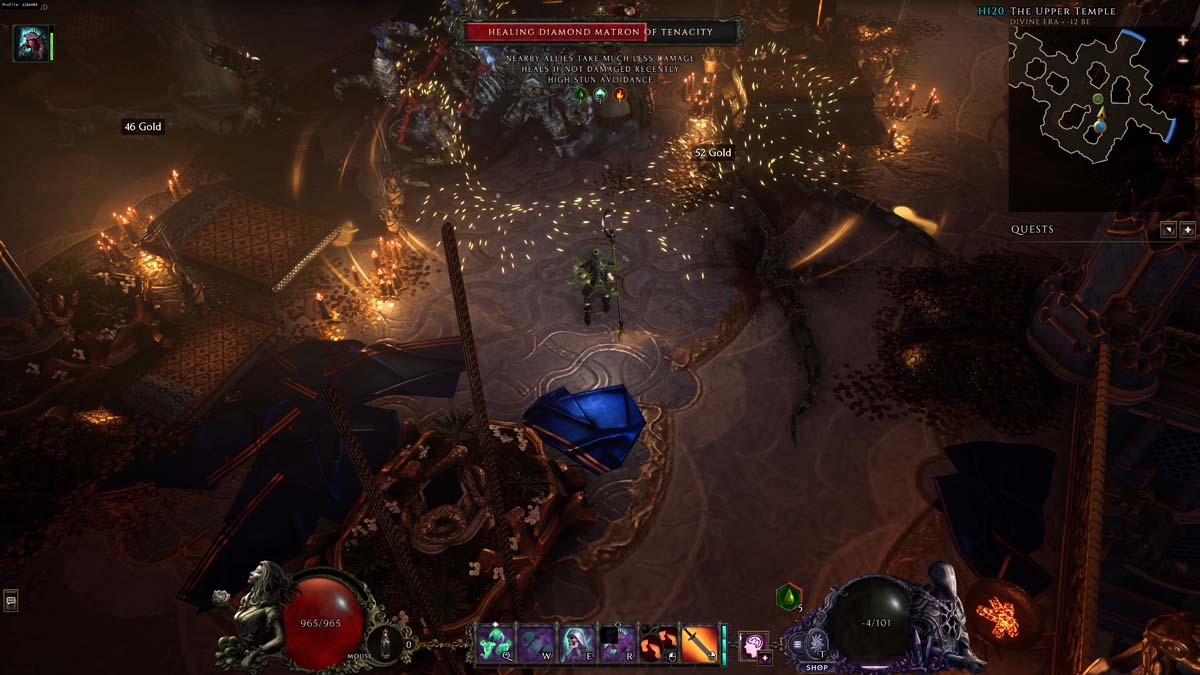Collapse the Quests tracker arrow

click(x=1168, y=229)
